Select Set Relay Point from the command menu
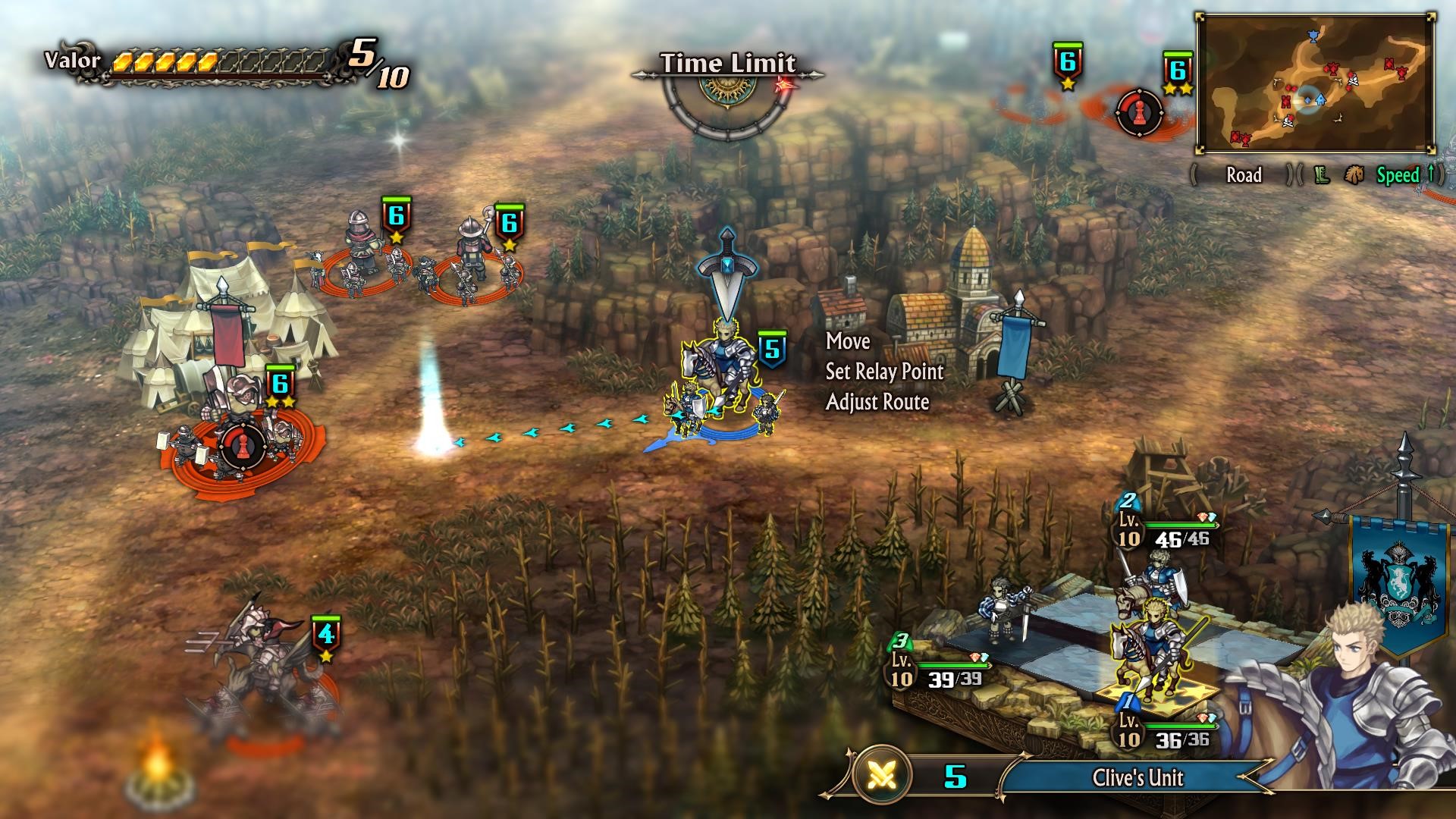 pyautogui.click(x=884, y=373)
